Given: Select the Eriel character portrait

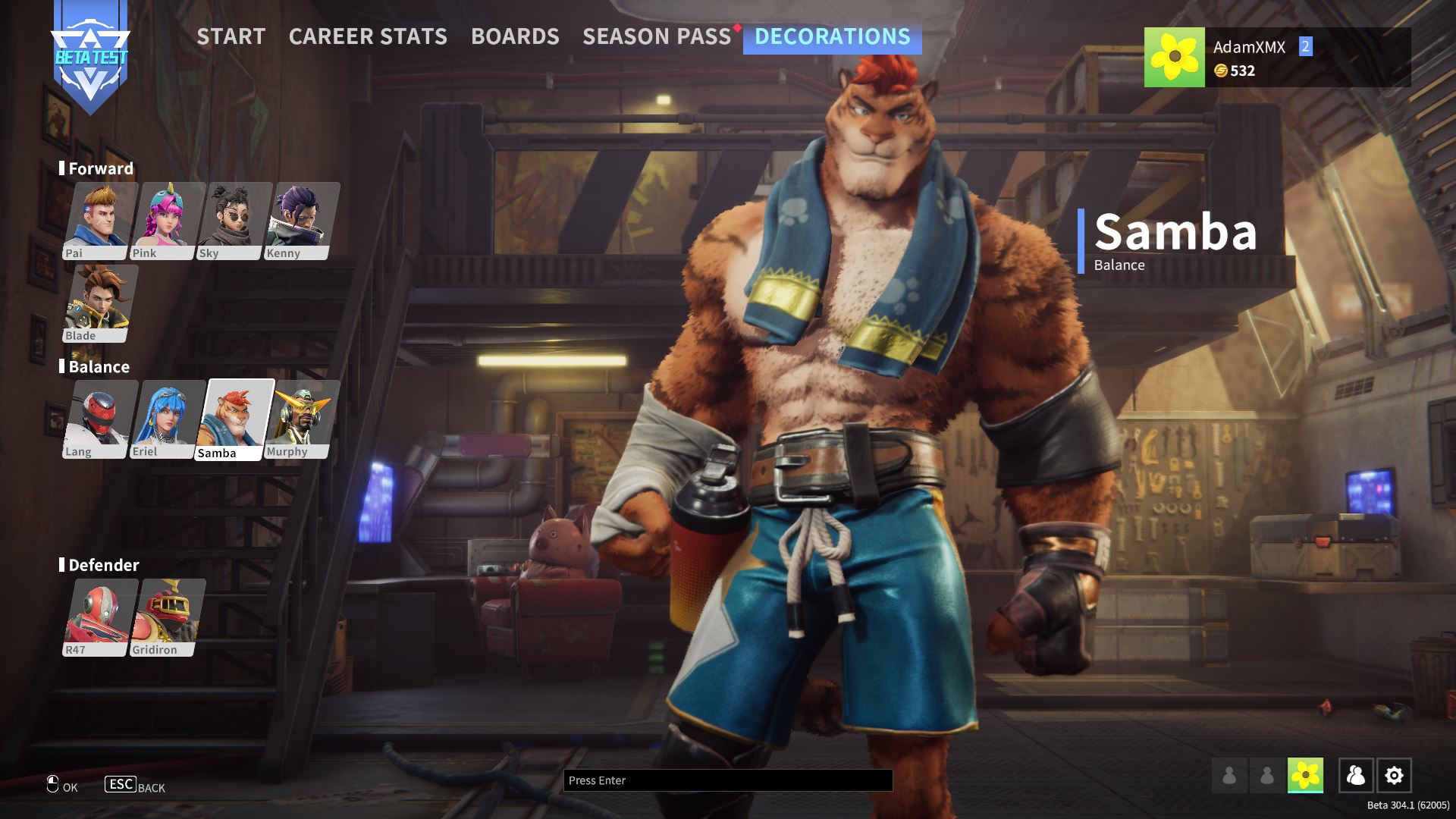Looking at the screenshot, I should coord(167,419).
